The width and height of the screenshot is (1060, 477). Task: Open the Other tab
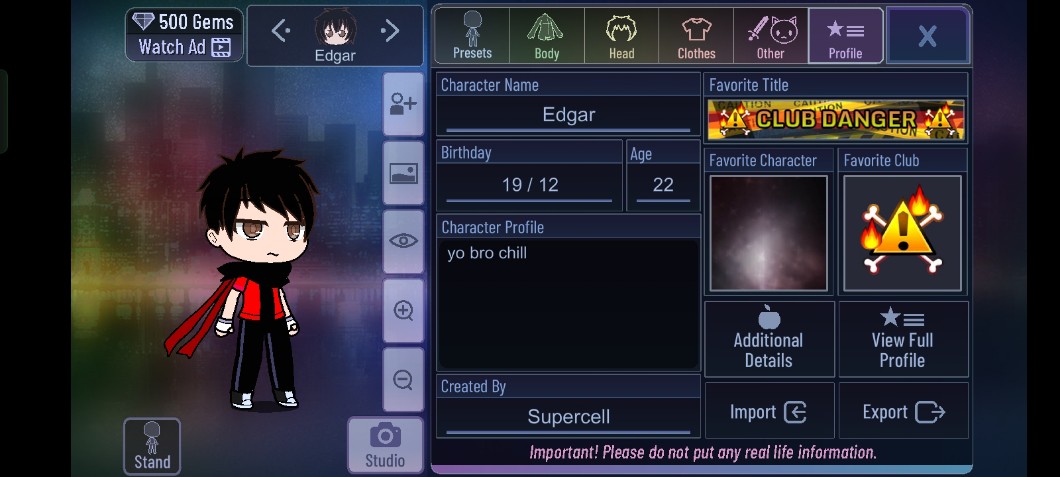(770, 35)
